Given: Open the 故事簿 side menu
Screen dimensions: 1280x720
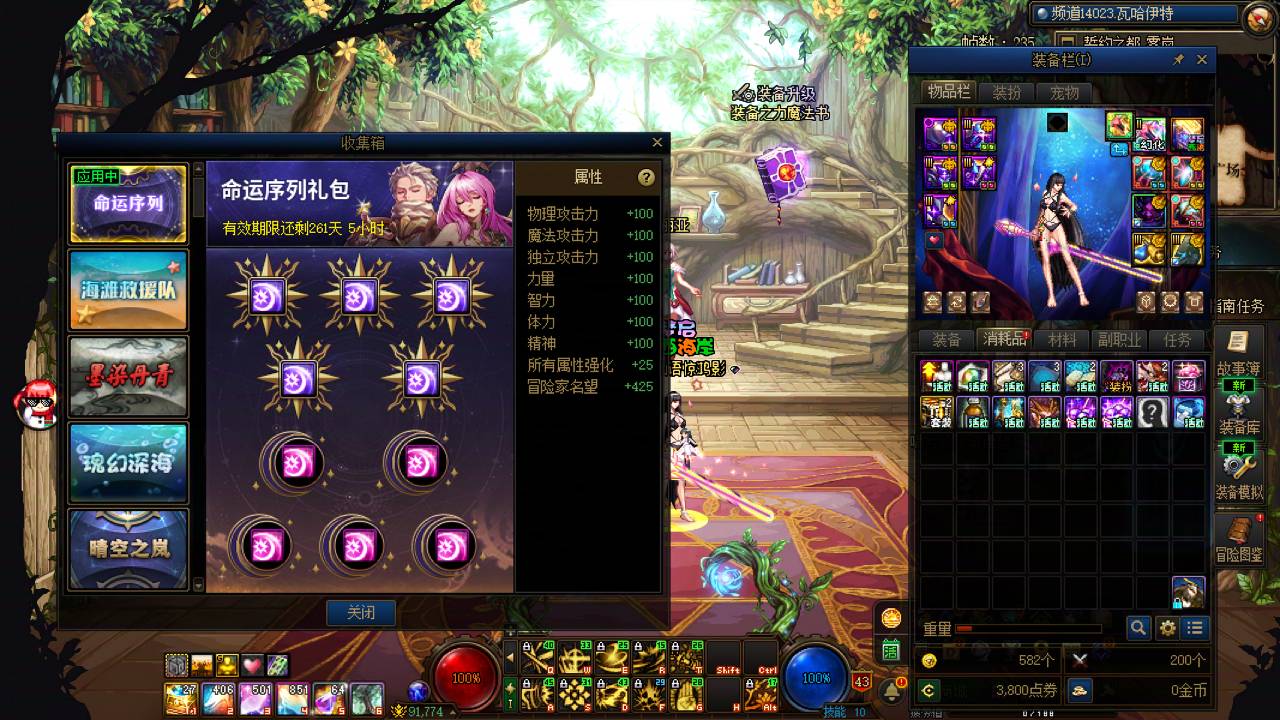Looking at the screenshot, I should point(1238,355).
